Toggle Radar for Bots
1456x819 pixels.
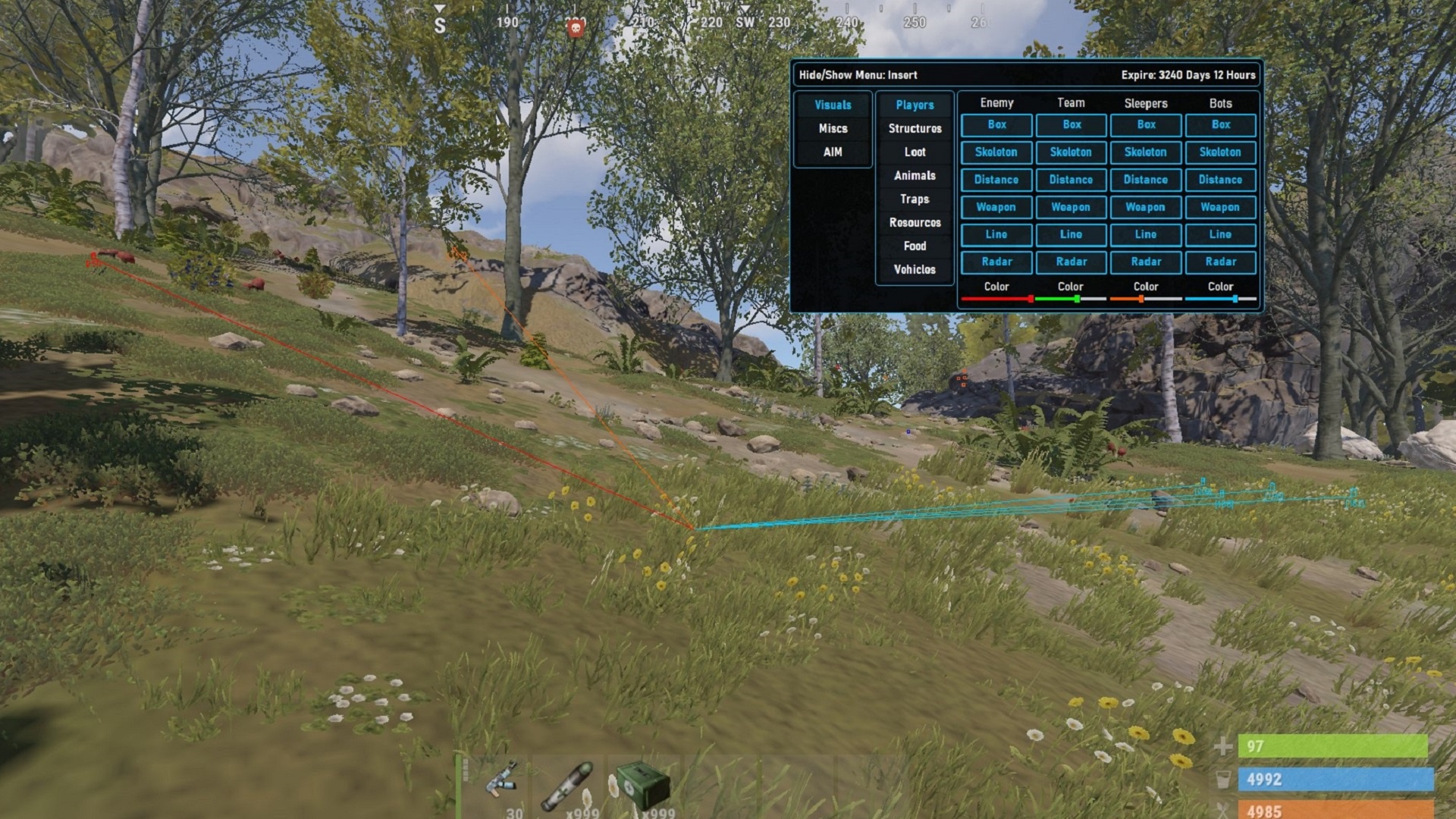1220,262
